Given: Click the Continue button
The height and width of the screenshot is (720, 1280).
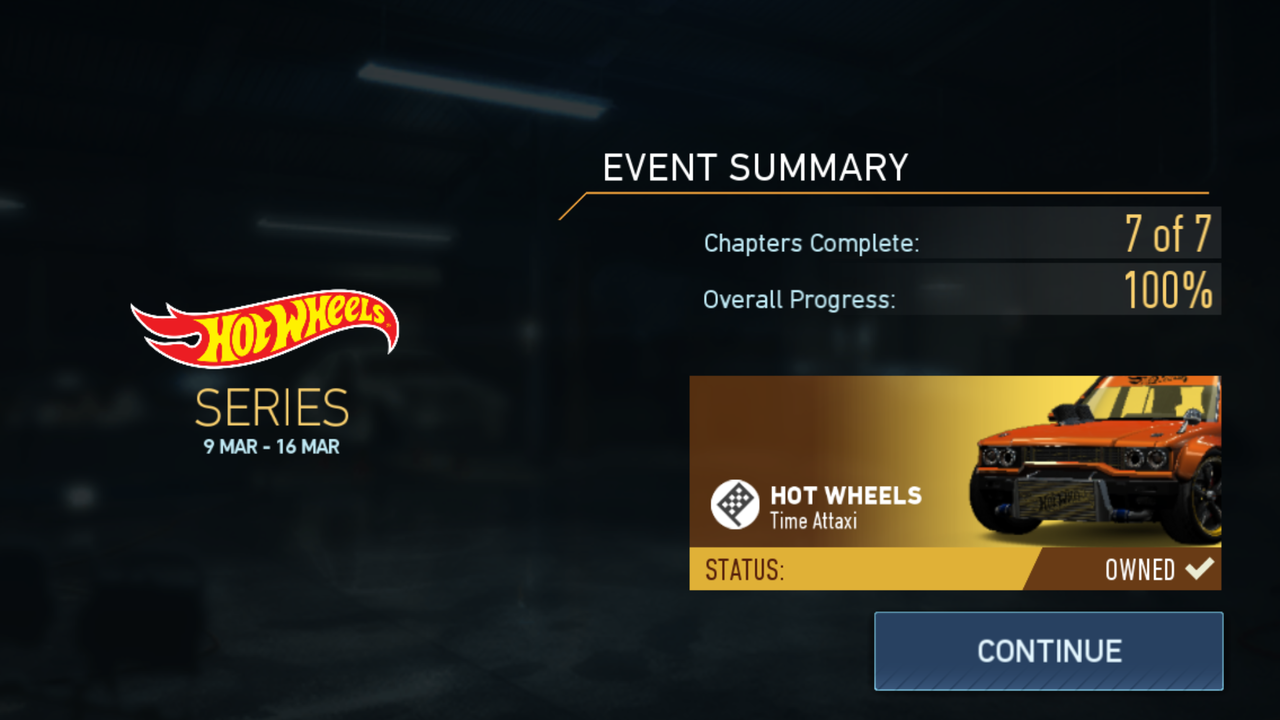Looking at the screenshot, I should click(x=1048, y=651).
